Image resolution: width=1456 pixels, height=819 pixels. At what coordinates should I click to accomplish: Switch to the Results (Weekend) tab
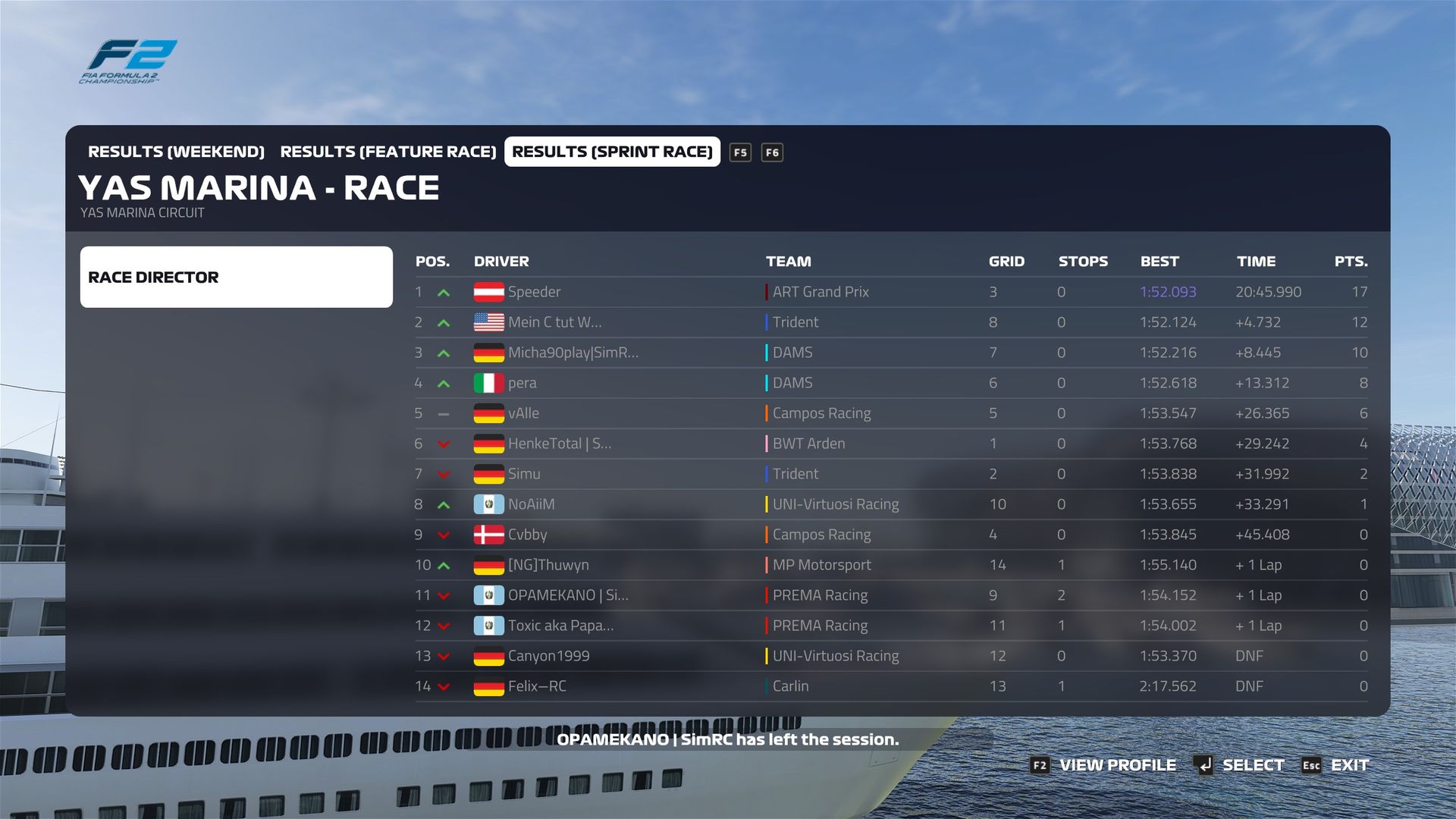click(176, 152)
